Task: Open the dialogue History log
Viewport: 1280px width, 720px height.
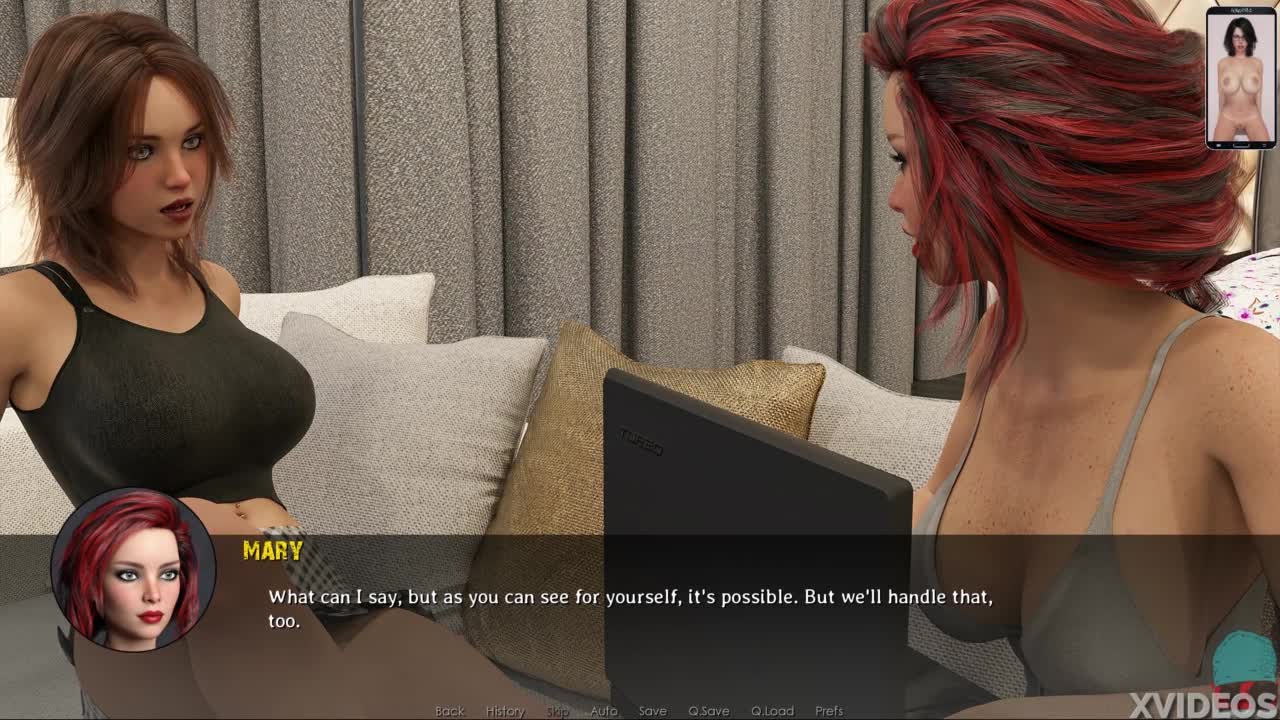Action: tap(505, 711)
